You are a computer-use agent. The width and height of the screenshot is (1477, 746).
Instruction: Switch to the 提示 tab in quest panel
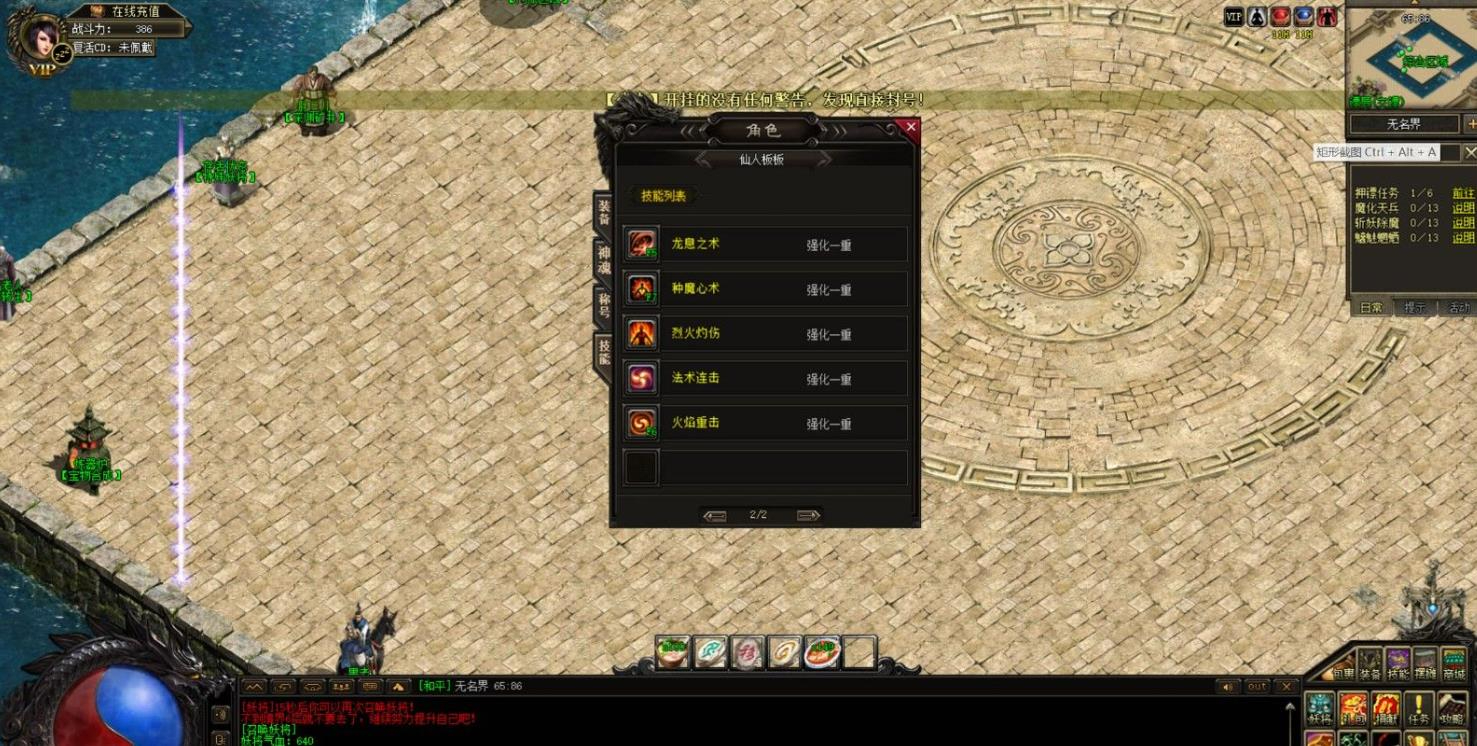pos(1412,308)
